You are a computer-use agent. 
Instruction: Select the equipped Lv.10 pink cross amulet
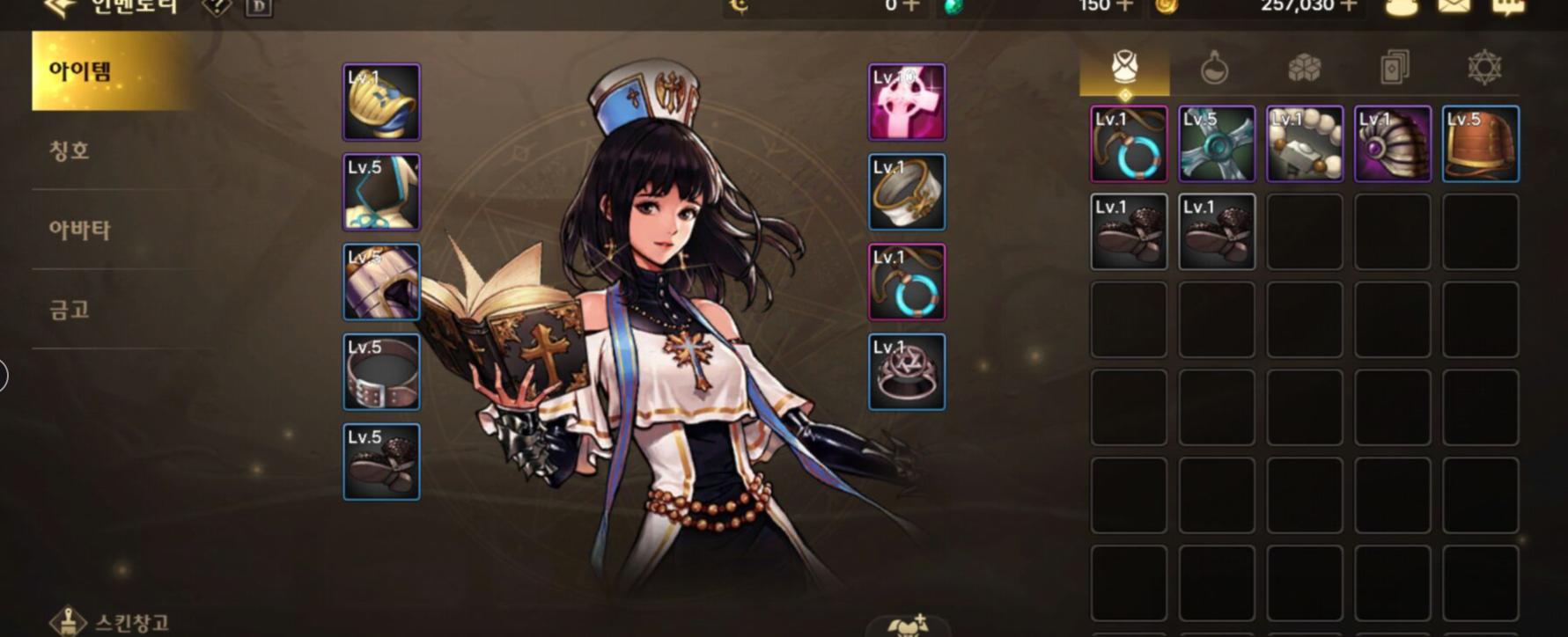coord(905,102)
